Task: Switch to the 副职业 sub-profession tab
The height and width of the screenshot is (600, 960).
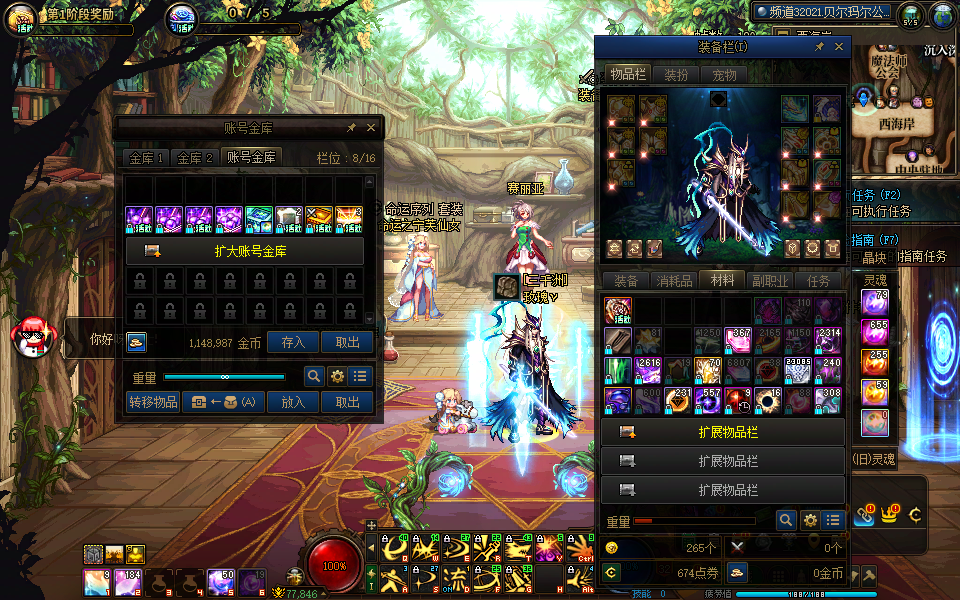Action: [x=771, y=281]
